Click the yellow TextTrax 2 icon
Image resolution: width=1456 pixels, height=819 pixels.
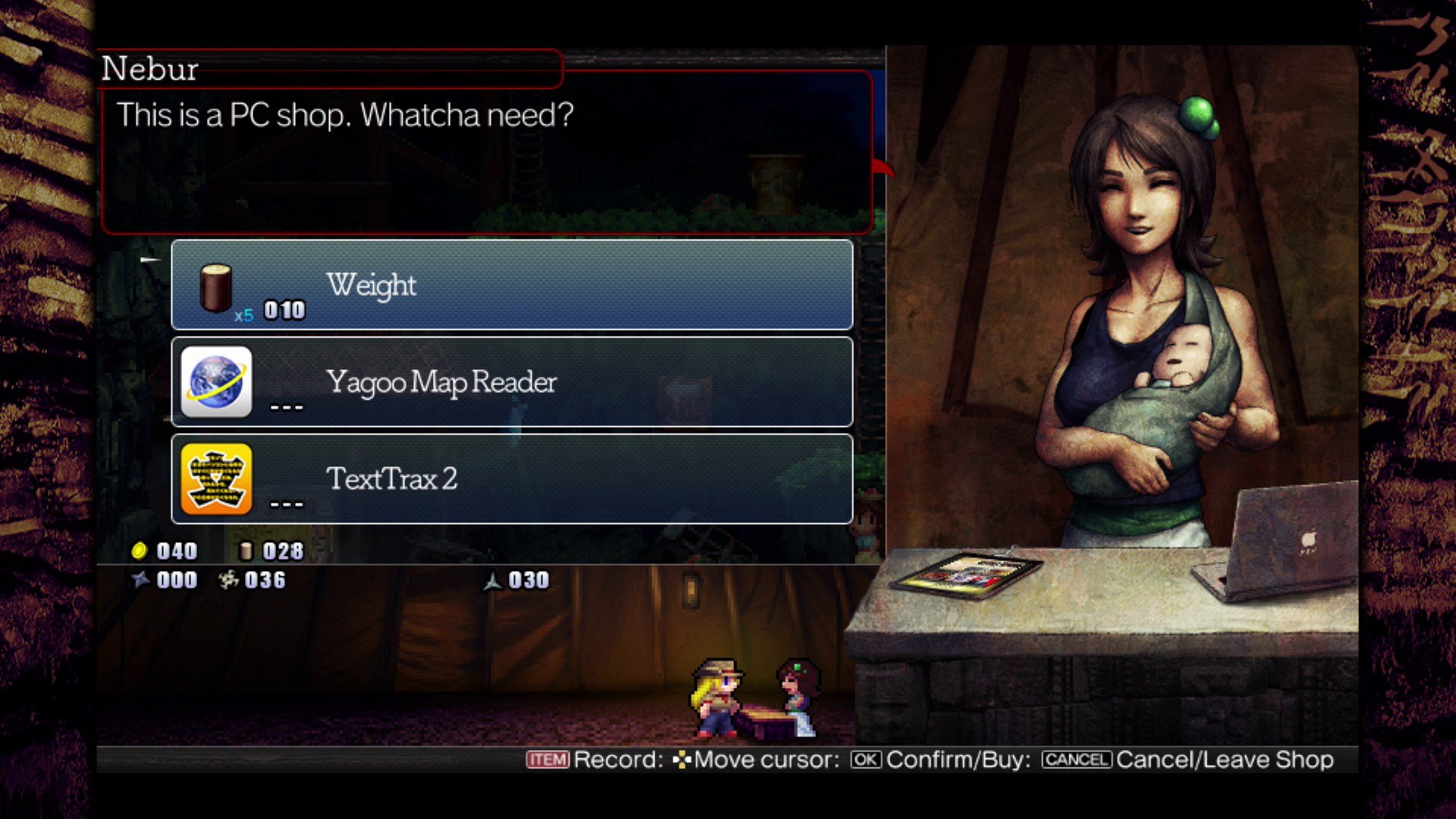click(x=217, y=479)
